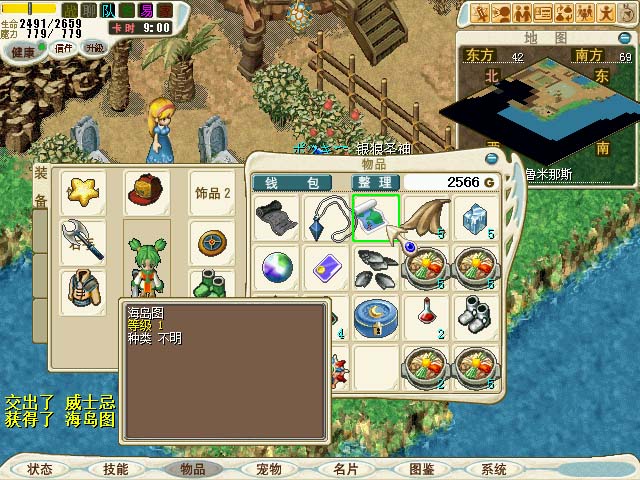Open the 名片 name card menu
Screen dimensions: 640x480
(345, 469)
